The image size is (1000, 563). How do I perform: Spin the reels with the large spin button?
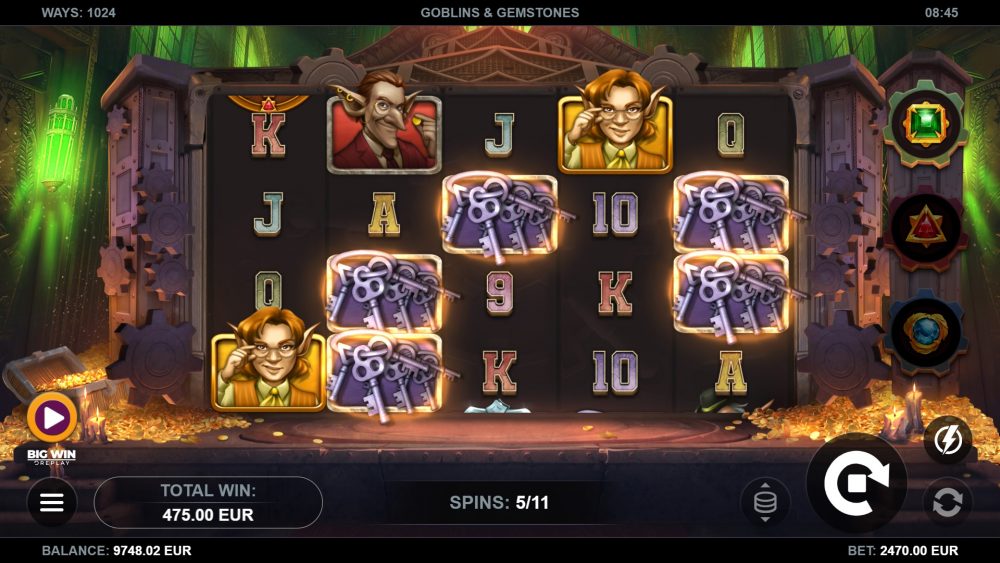856,484
